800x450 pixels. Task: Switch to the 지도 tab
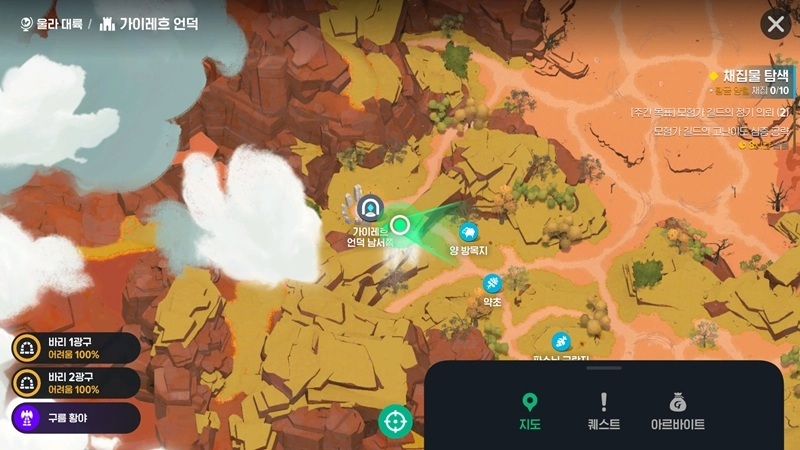click(x=530, y=411)
